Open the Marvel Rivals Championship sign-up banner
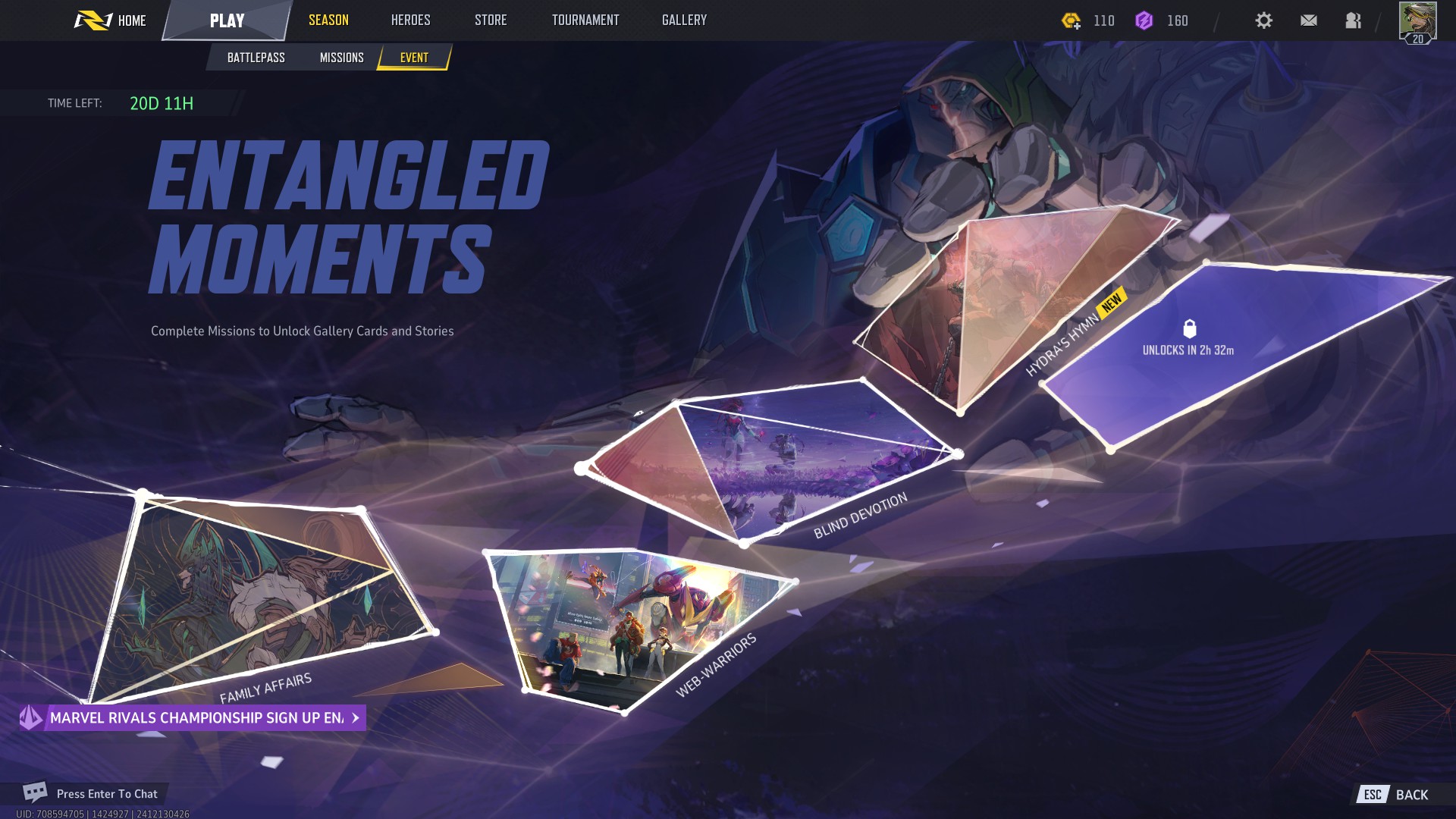 (194, 717)
